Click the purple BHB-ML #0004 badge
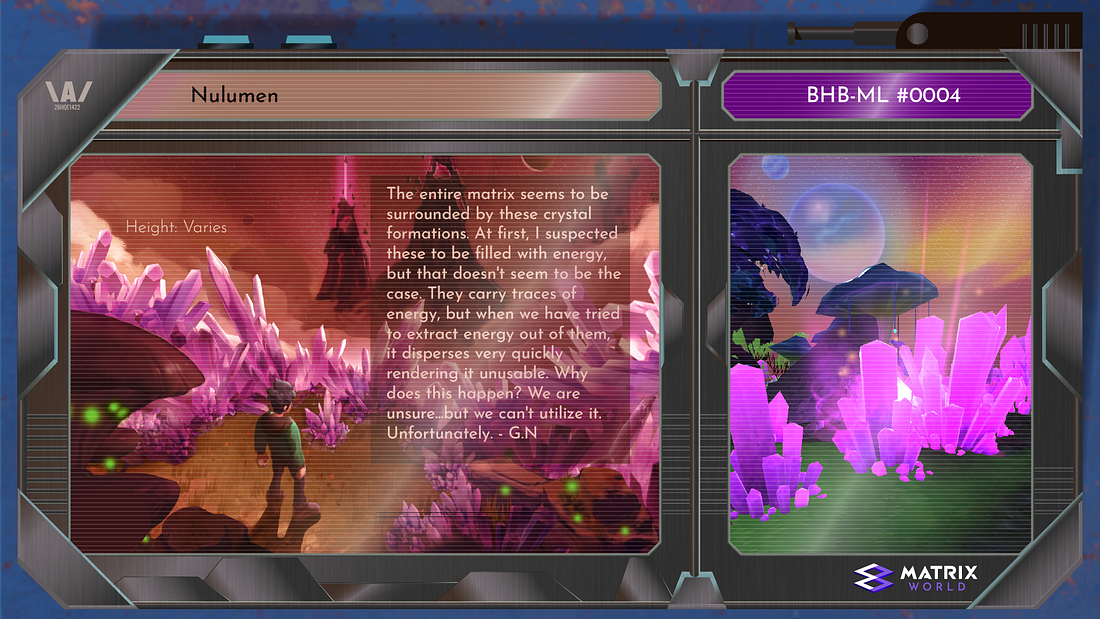Screen dimensions: 1100x619 pos(876,96)
